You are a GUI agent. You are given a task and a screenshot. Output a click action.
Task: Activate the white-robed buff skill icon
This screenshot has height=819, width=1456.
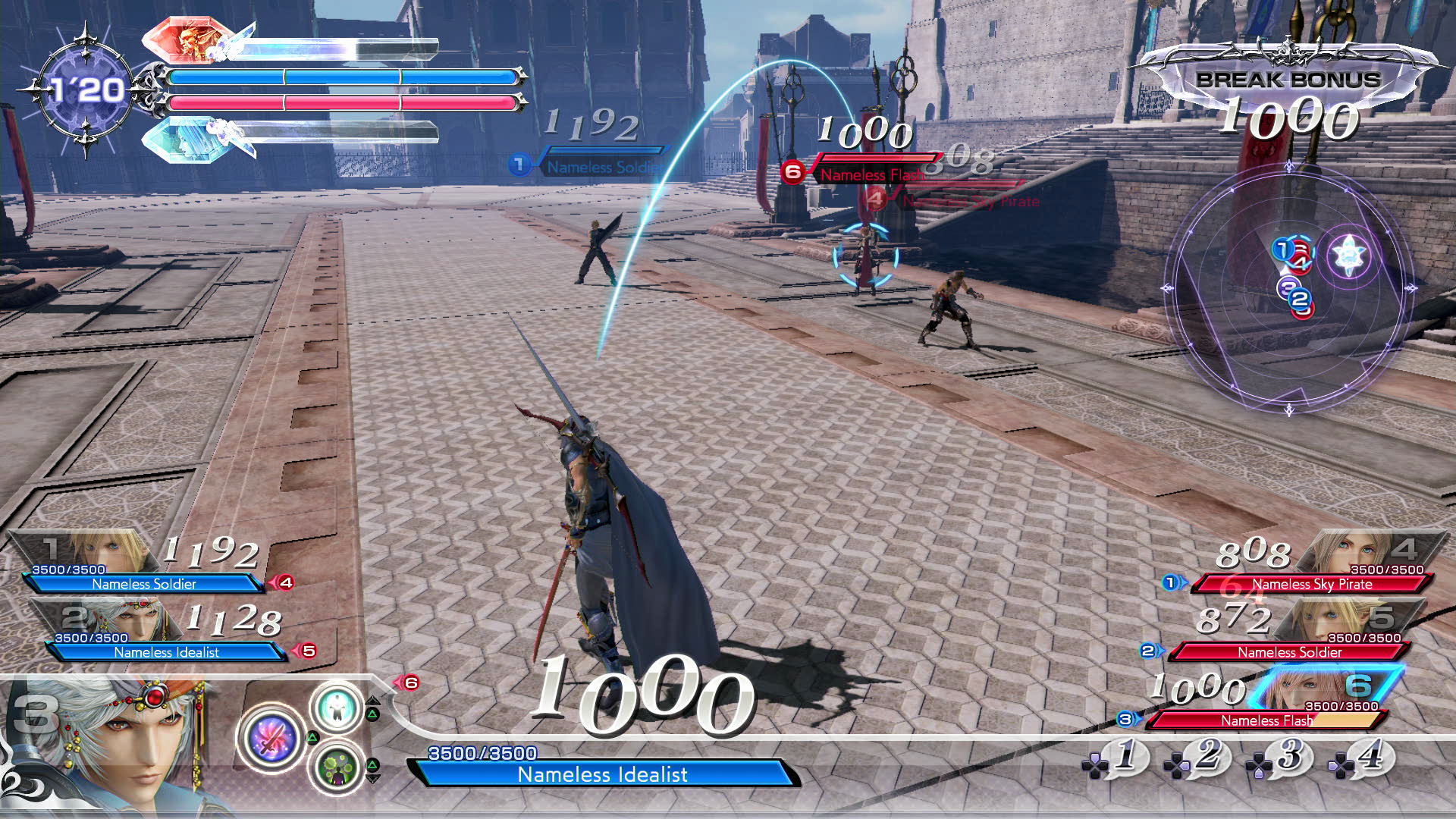tap(337, 708)
